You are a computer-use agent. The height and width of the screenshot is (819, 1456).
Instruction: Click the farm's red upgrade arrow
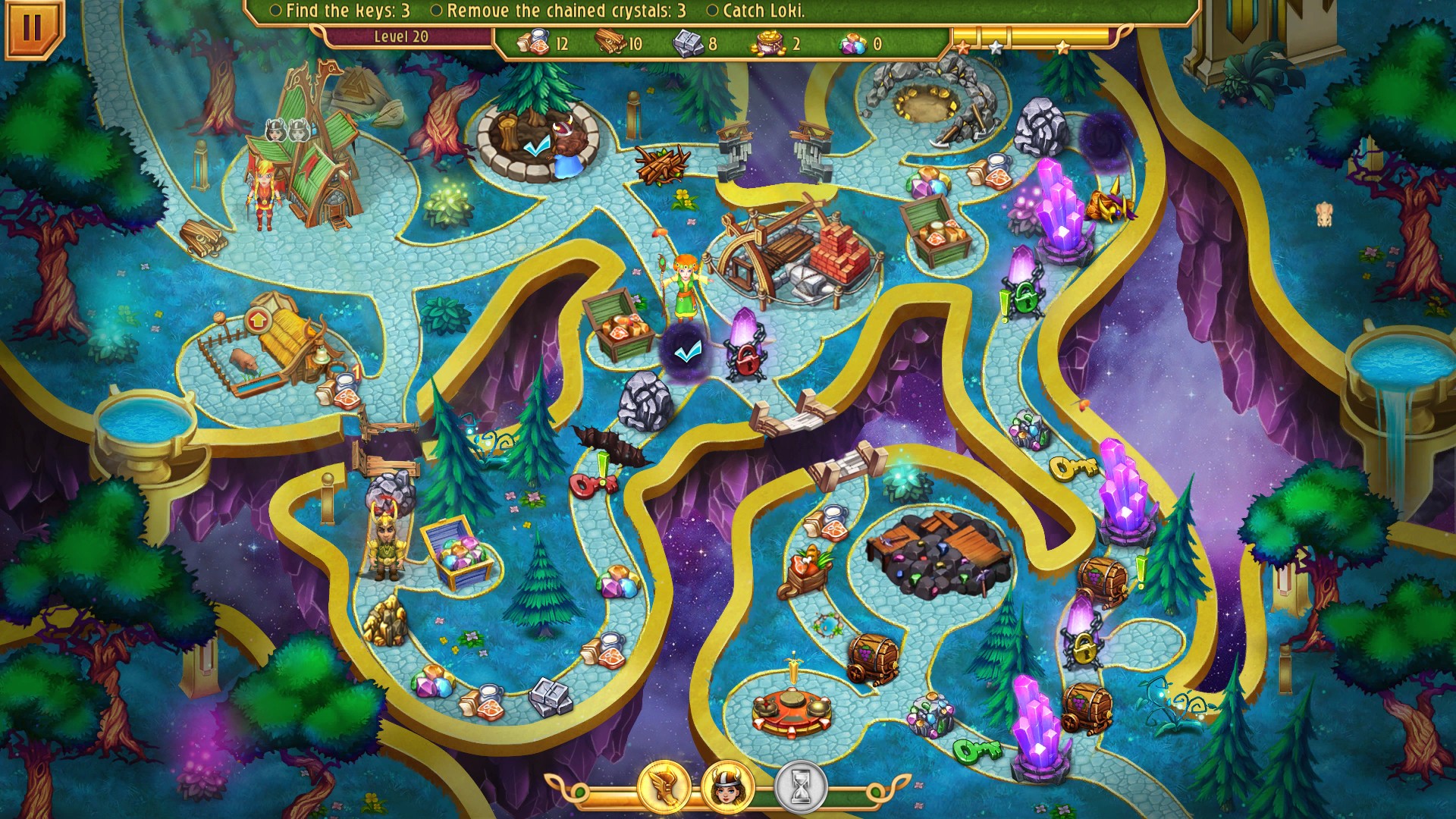pos(259,322)
